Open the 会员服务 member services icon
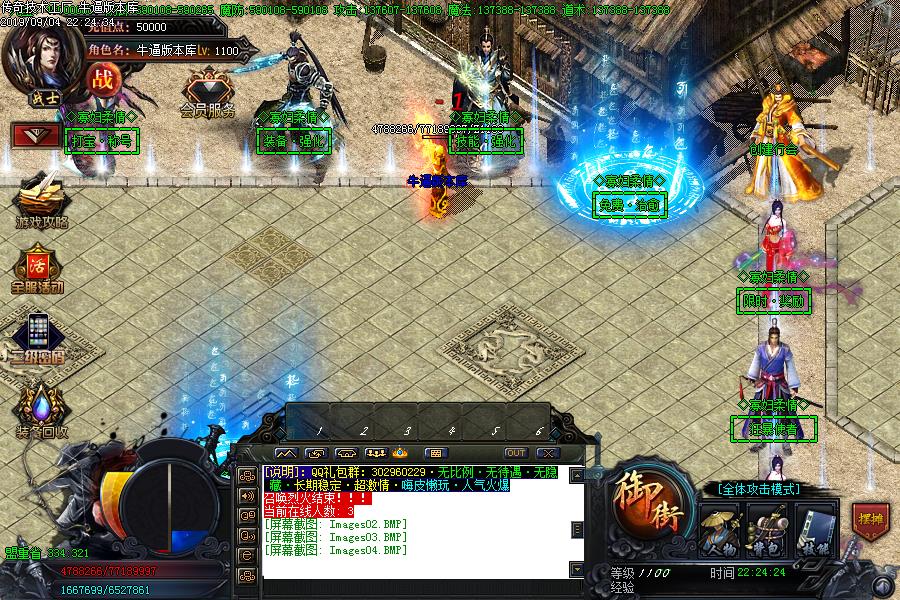 click(x=208, y=90)
